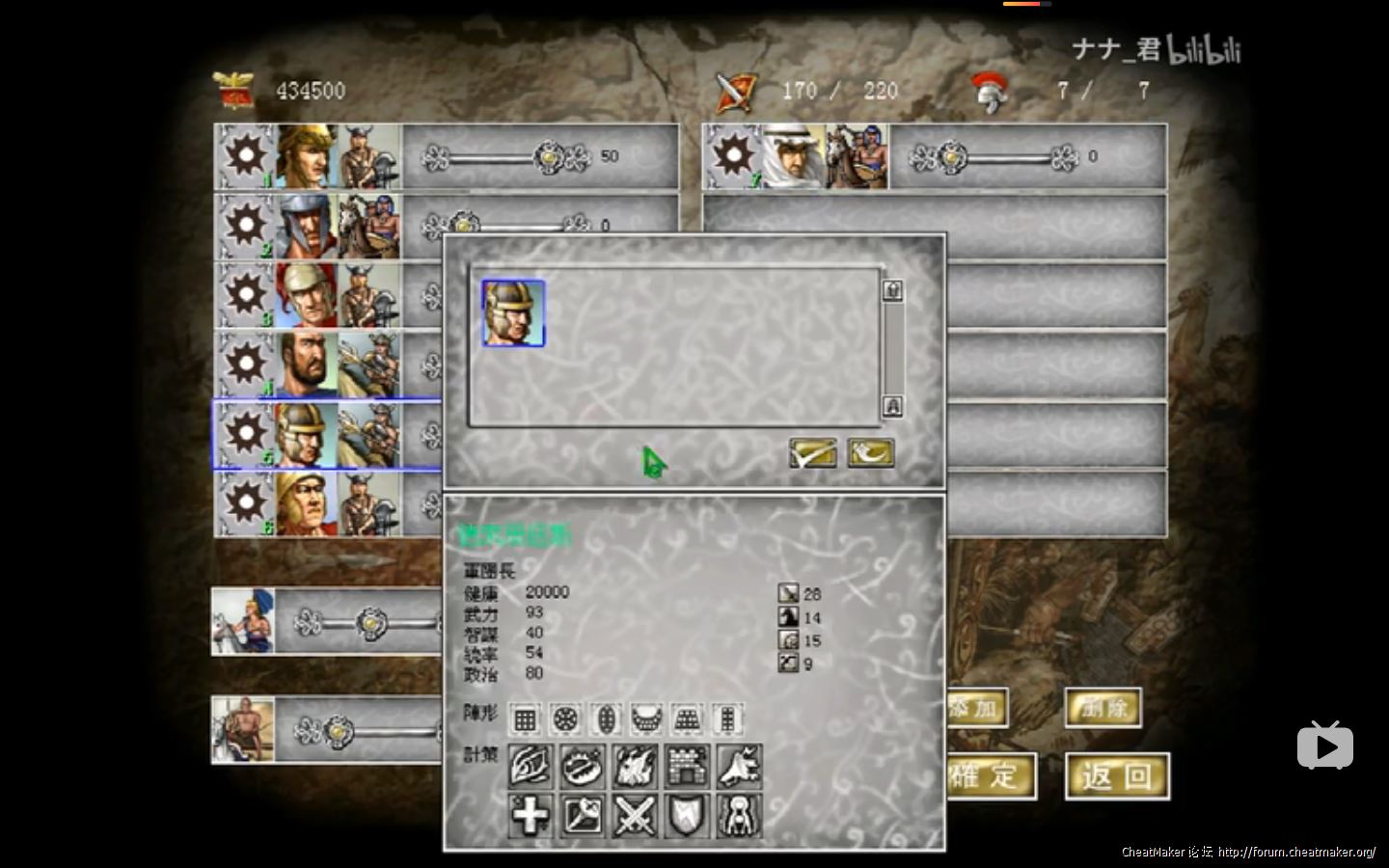The height and width of the screenshot is (868, 1389).
Task: Click the 刪除 (delete) button
Action: [x=1103, y=709]
